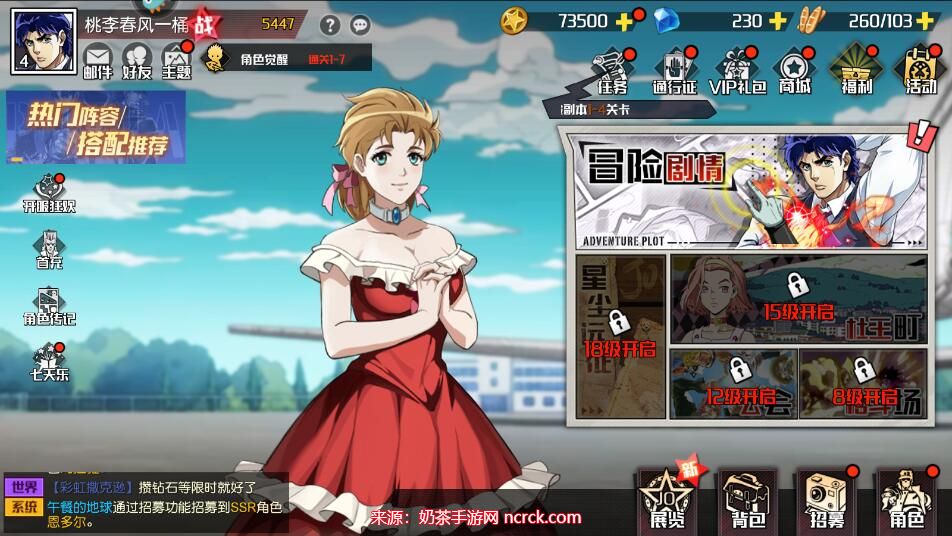Select the 首充 first recharge icon
The width and height of the screenshot is (952, 536).
[x=49, y=250]
